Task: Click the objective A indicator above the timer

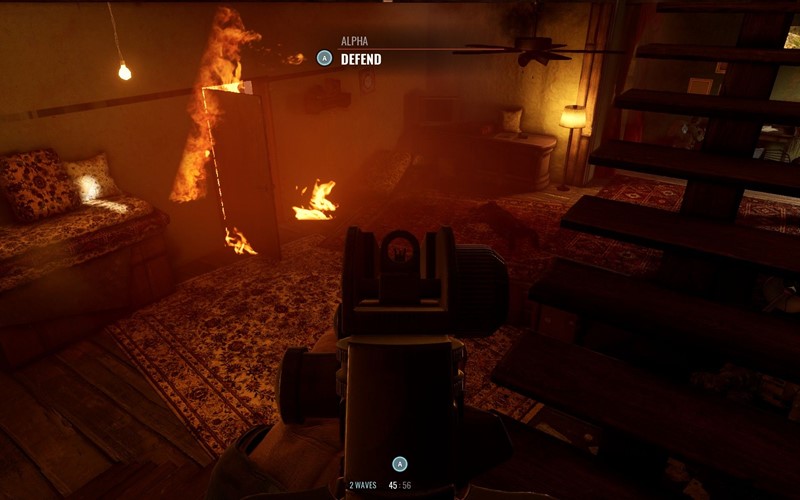Action: tap(400, 464)
